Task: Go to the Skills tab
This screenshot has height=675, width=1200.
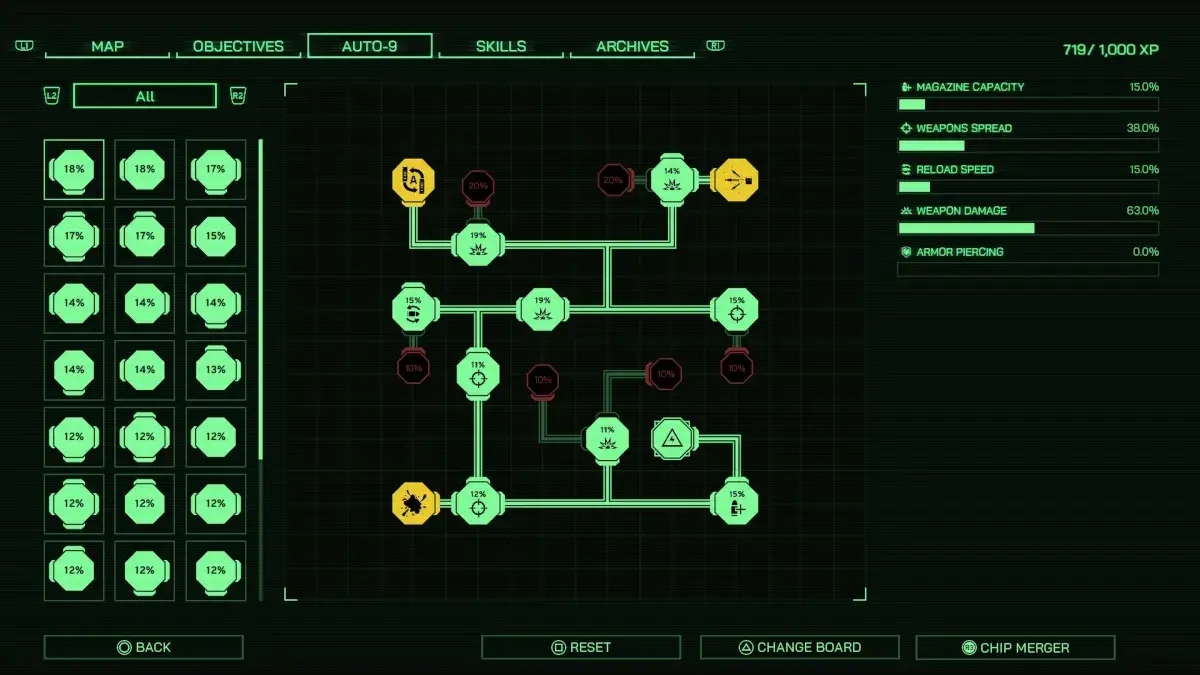Action: point(501,46)
